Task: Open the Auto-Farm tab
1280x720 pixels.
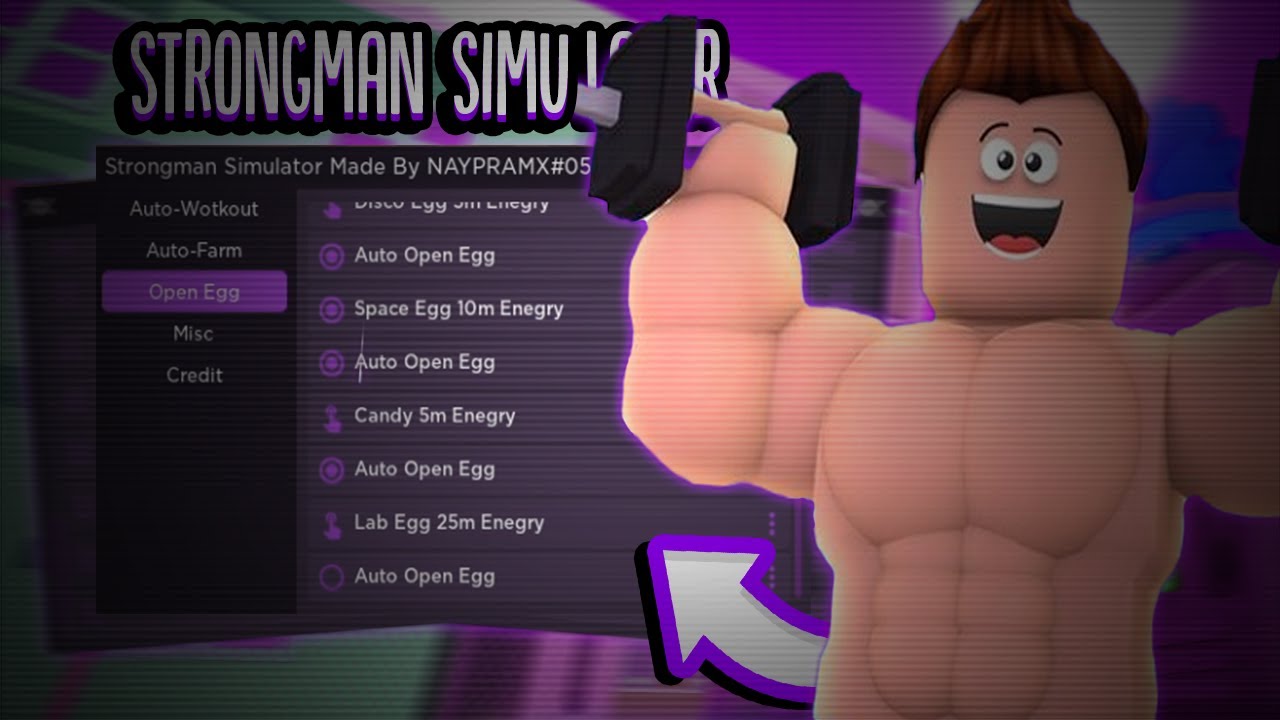Action: tap(194, 251)
